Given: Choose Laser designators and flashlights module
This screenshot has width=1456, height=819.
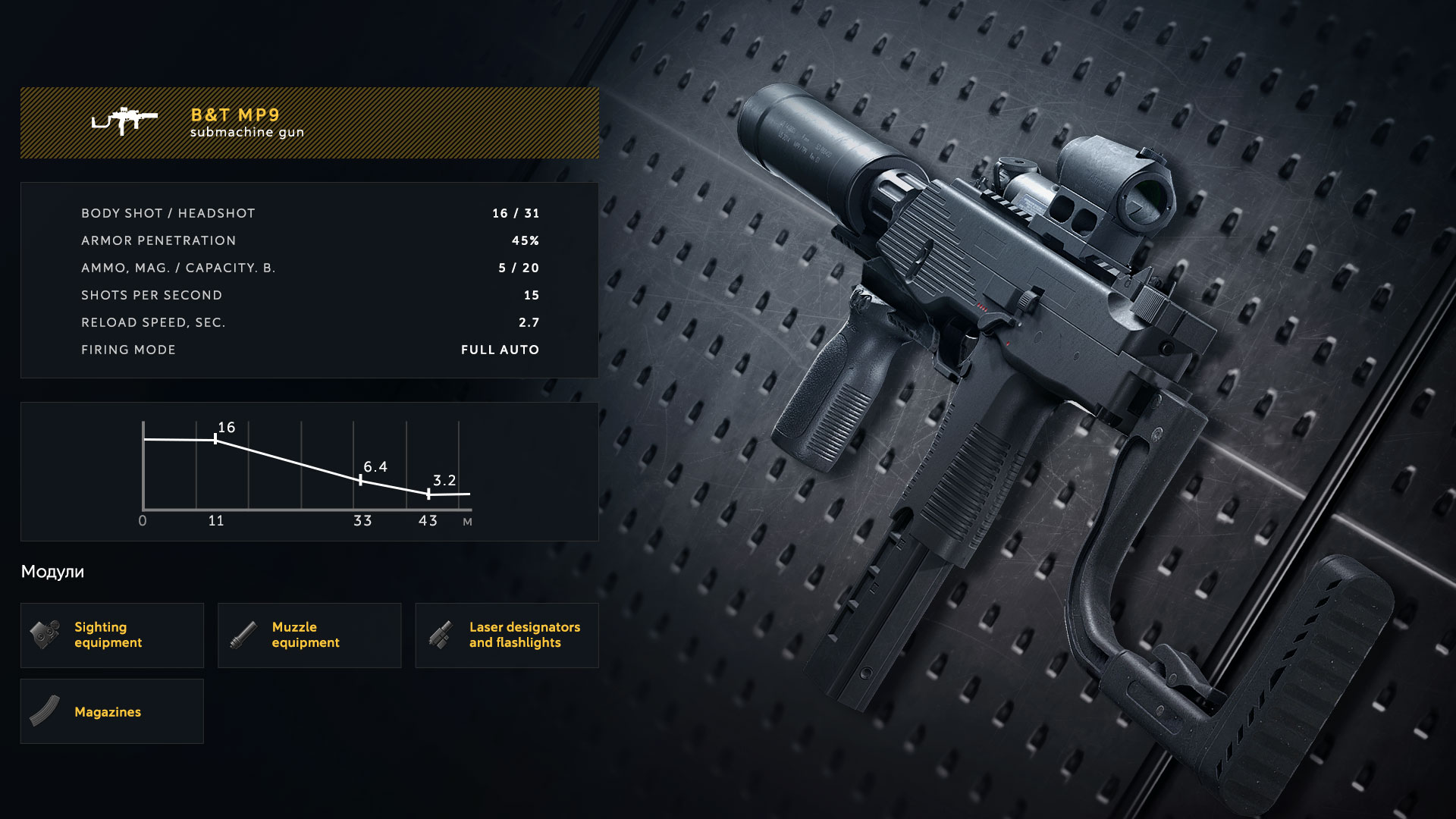Looking at the screenshot, I should coord(507,635).
